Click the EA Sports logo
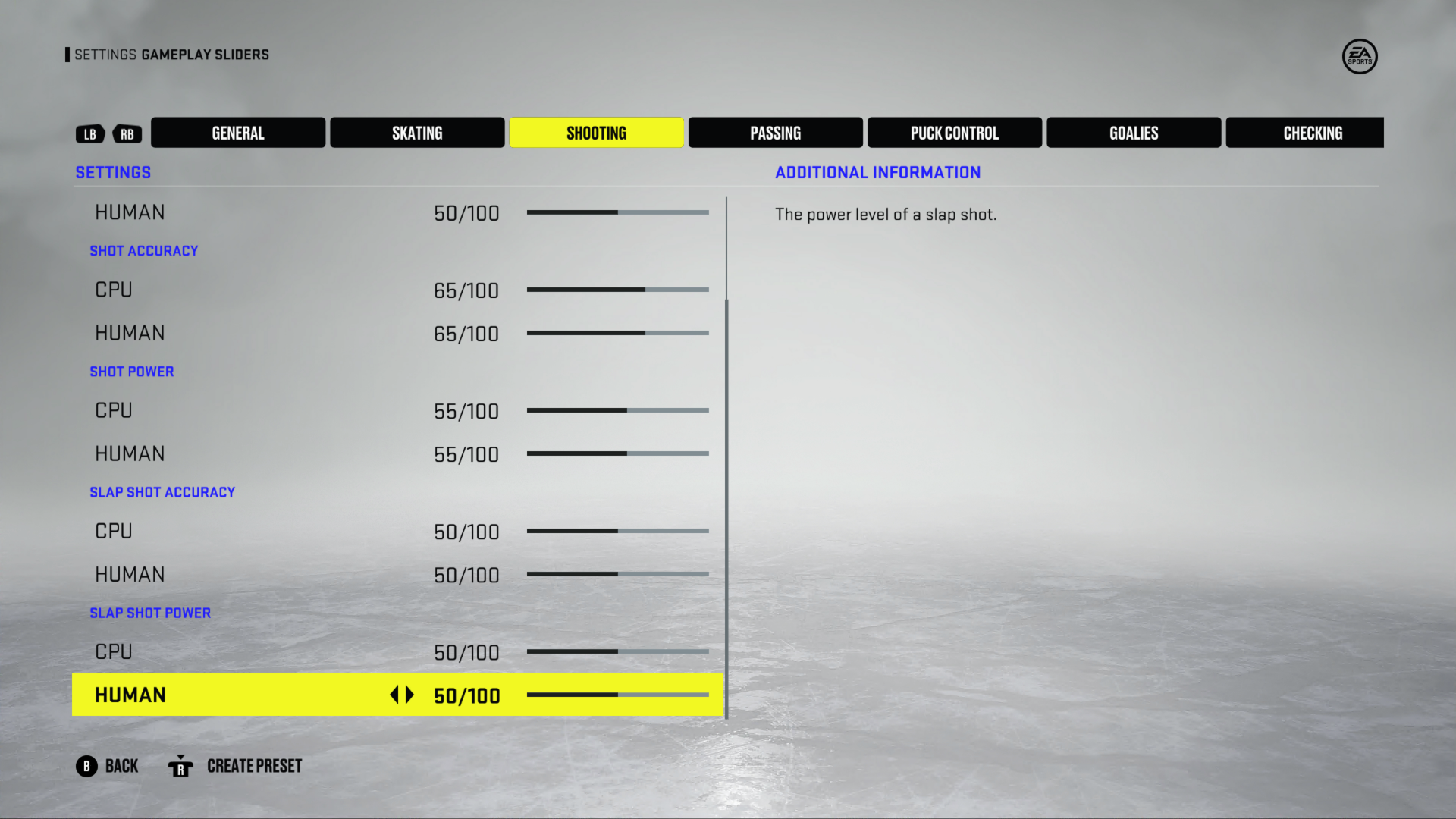The image size is (1456, 819). (x=1360, y=57)
